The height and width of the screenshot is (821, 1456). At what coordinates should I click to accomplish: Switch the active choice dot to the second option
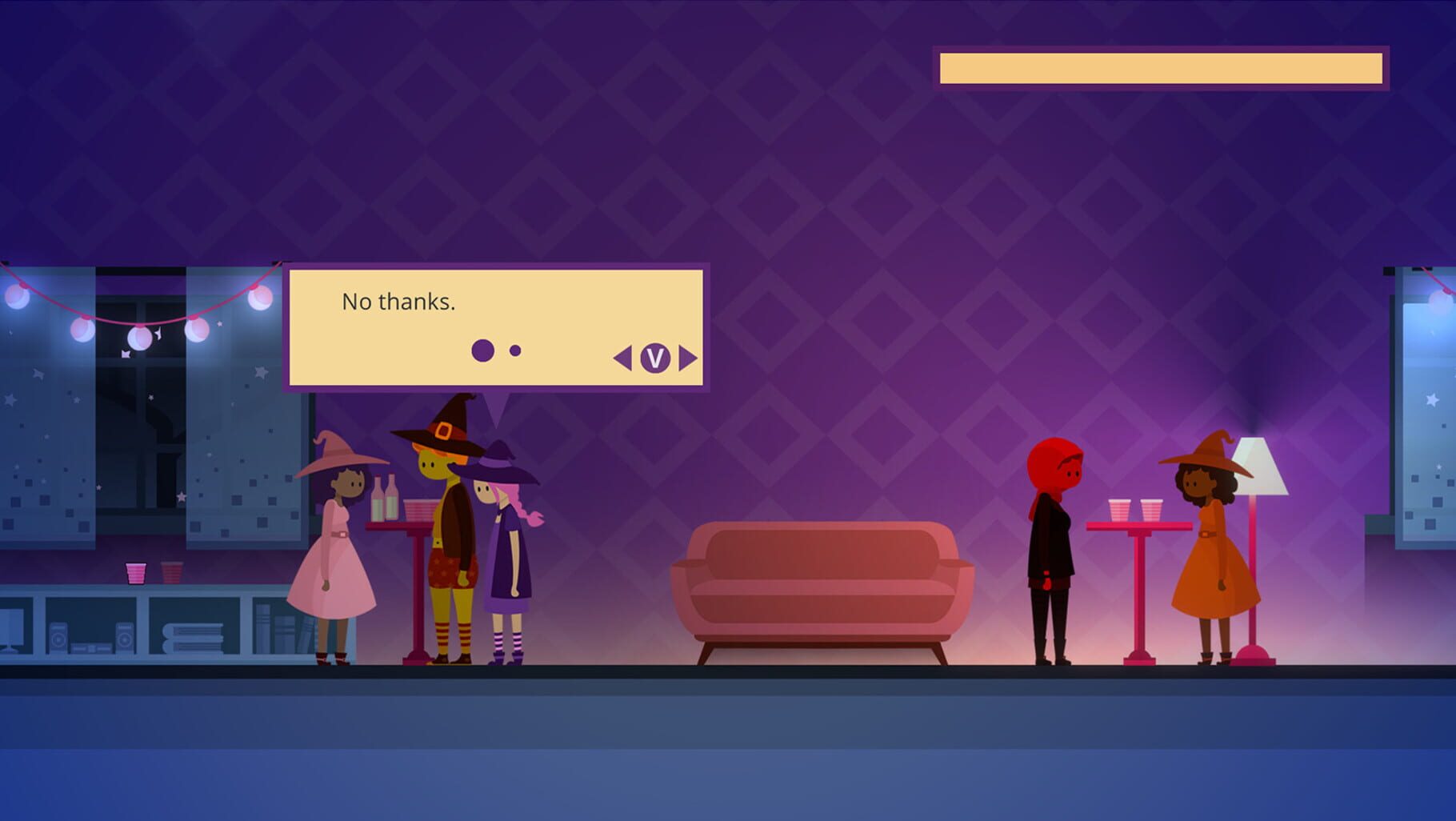click(x=515, y=350)
